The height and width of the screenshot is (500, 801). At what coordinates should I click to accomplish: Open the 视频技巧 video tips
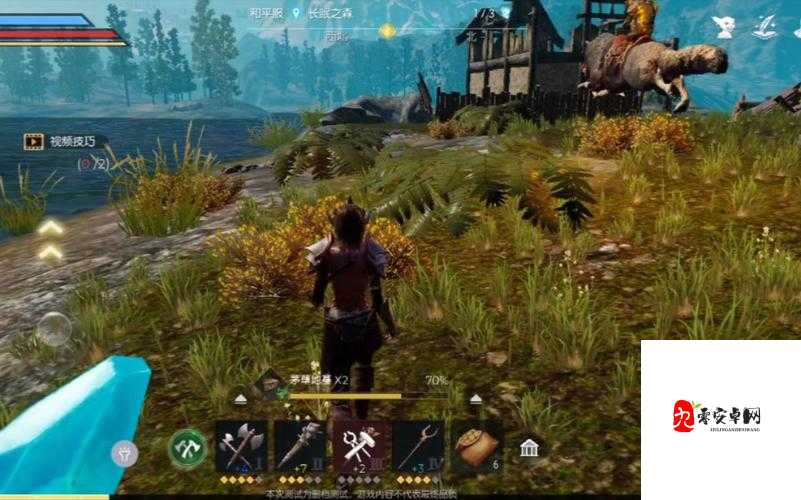pyautogui.click(x=65, y=142)
